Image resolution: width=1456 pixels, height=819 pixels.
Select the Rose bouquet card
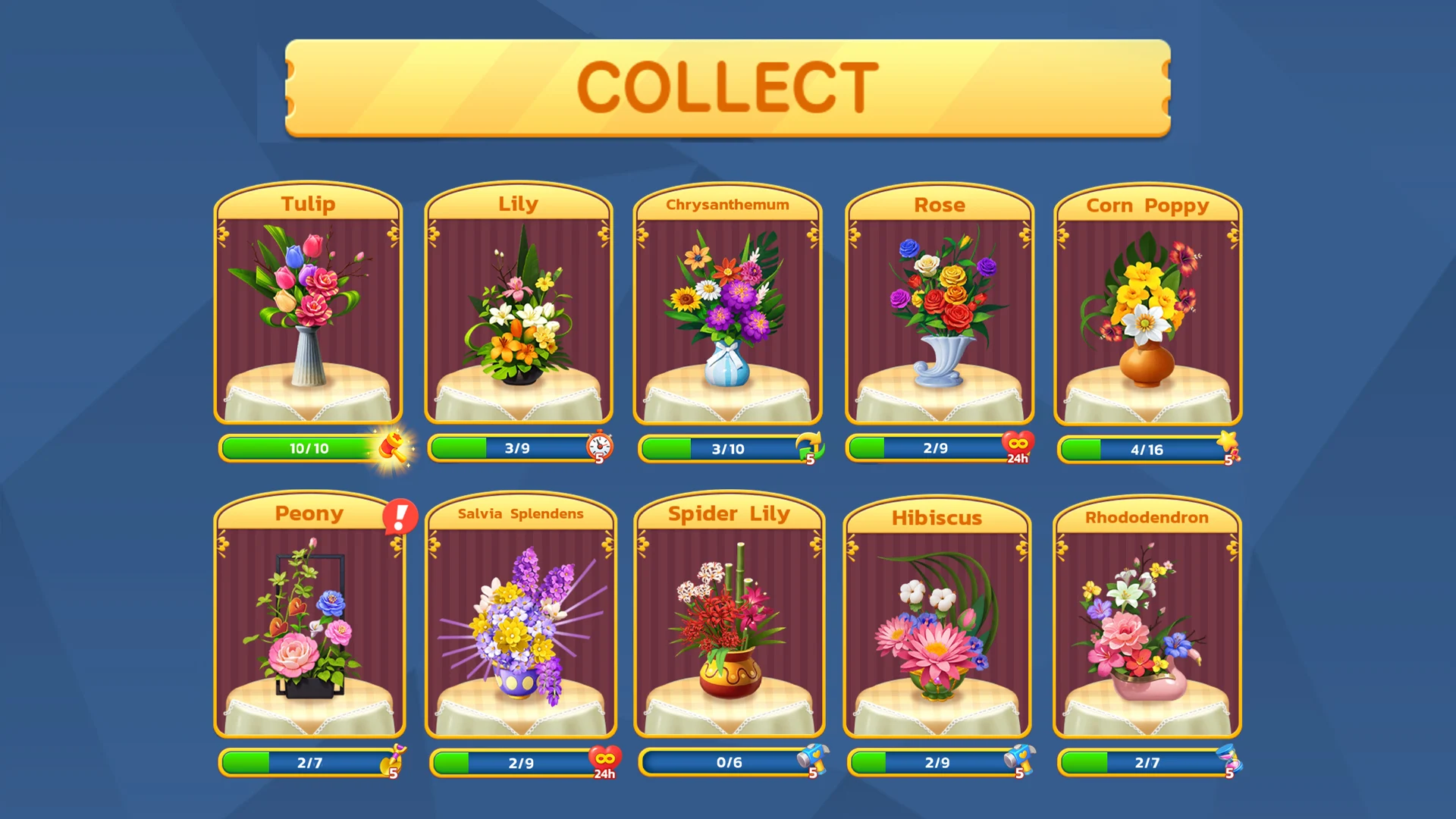(940, 303)
